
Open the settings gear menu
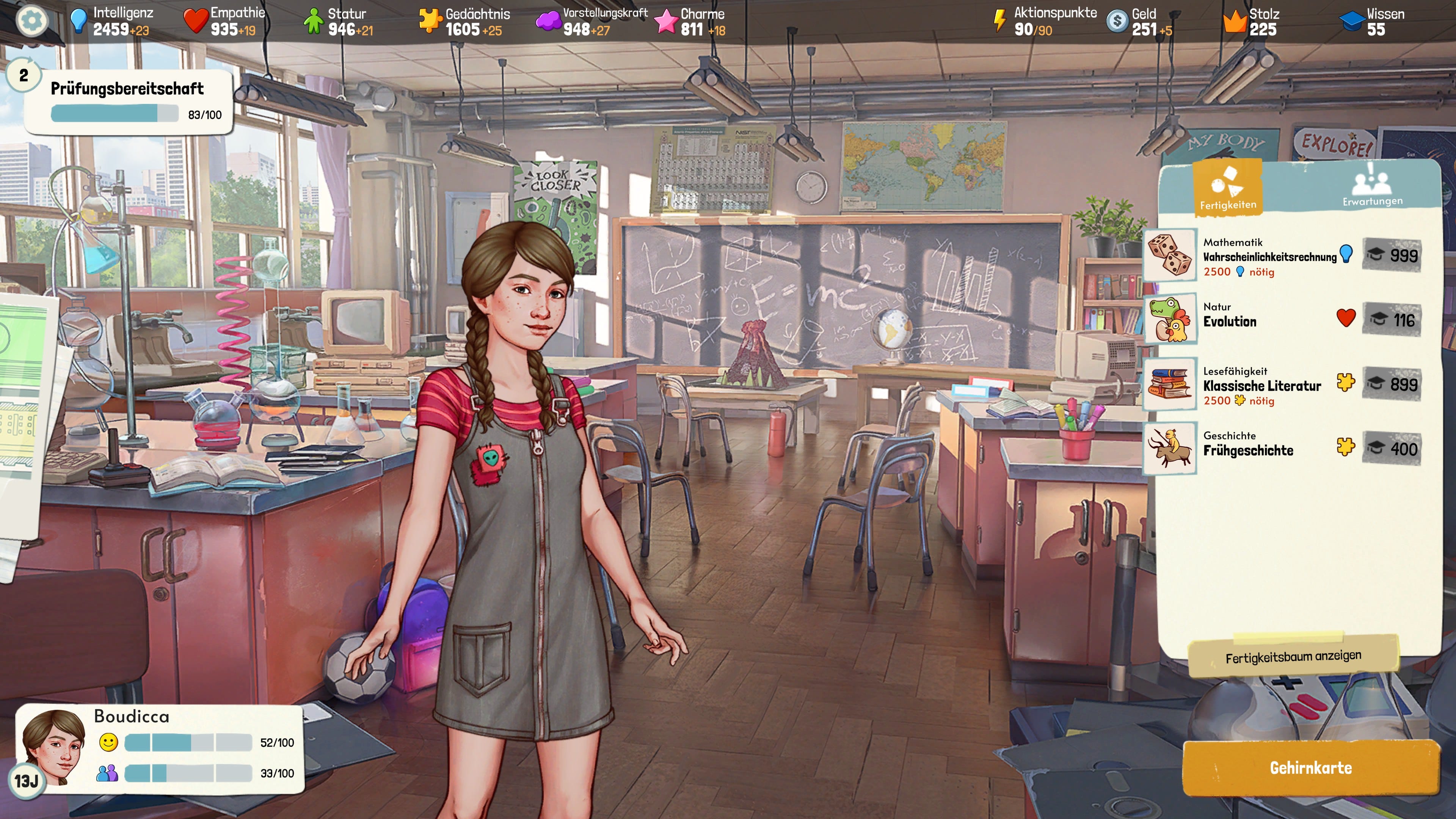(31, 21)
